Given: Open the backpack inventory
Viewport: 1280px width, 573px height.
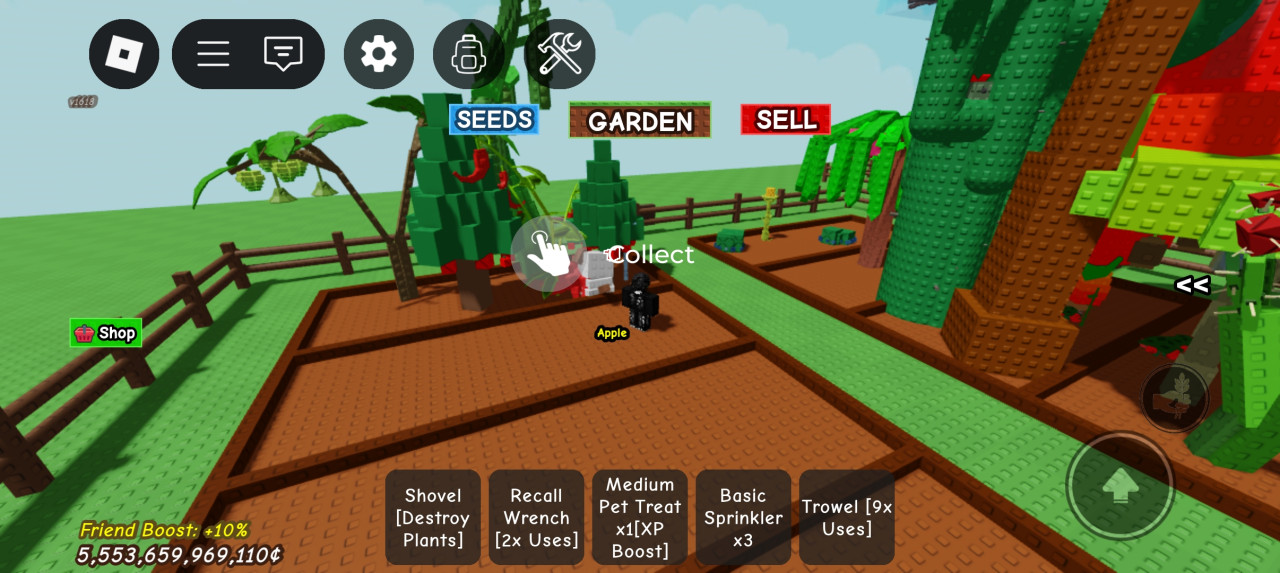Looking at the screenshot, I should click(468, 54).
